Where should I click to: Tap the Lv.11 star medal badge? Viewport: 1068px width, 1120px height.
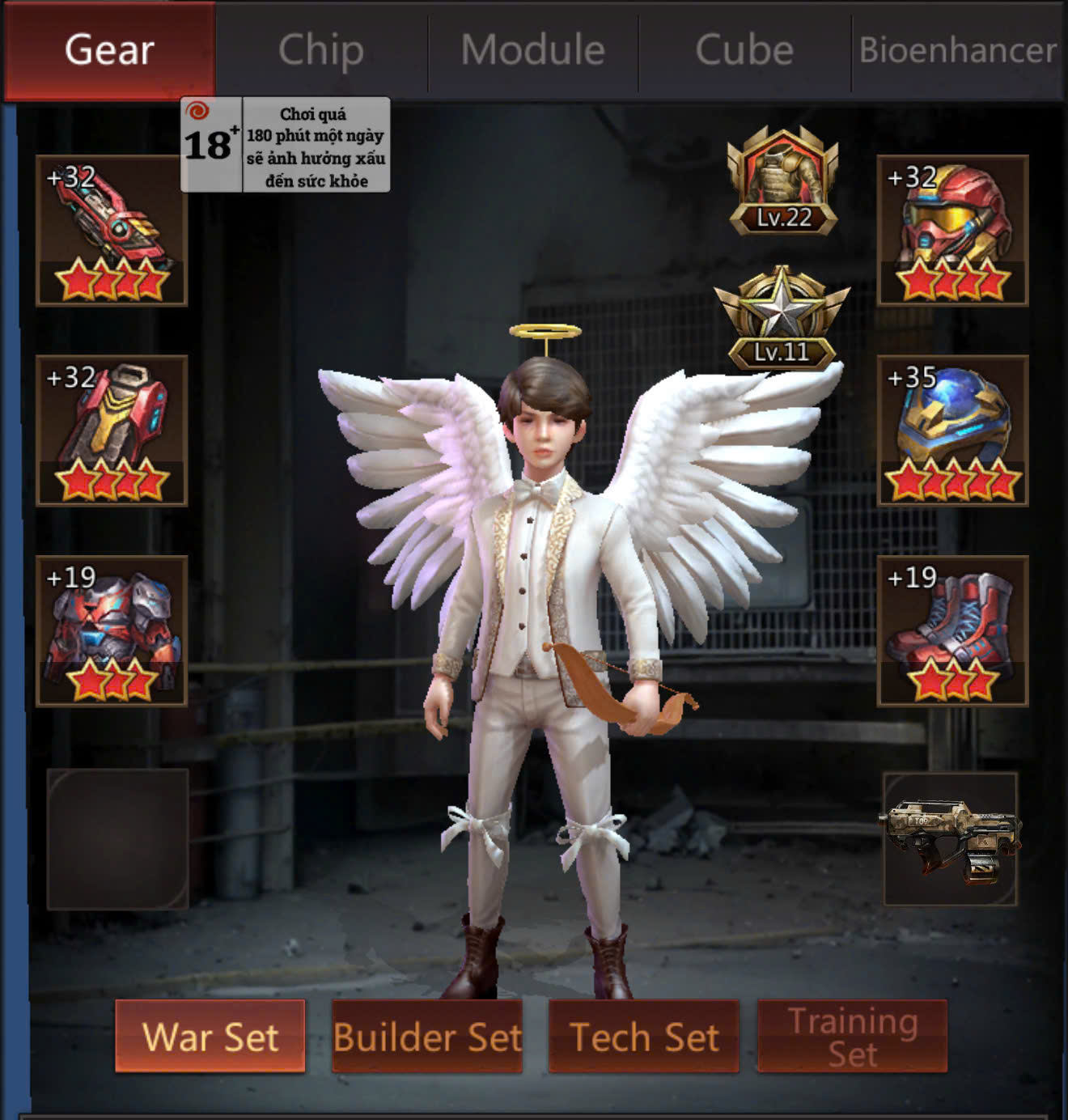[782, 318]
